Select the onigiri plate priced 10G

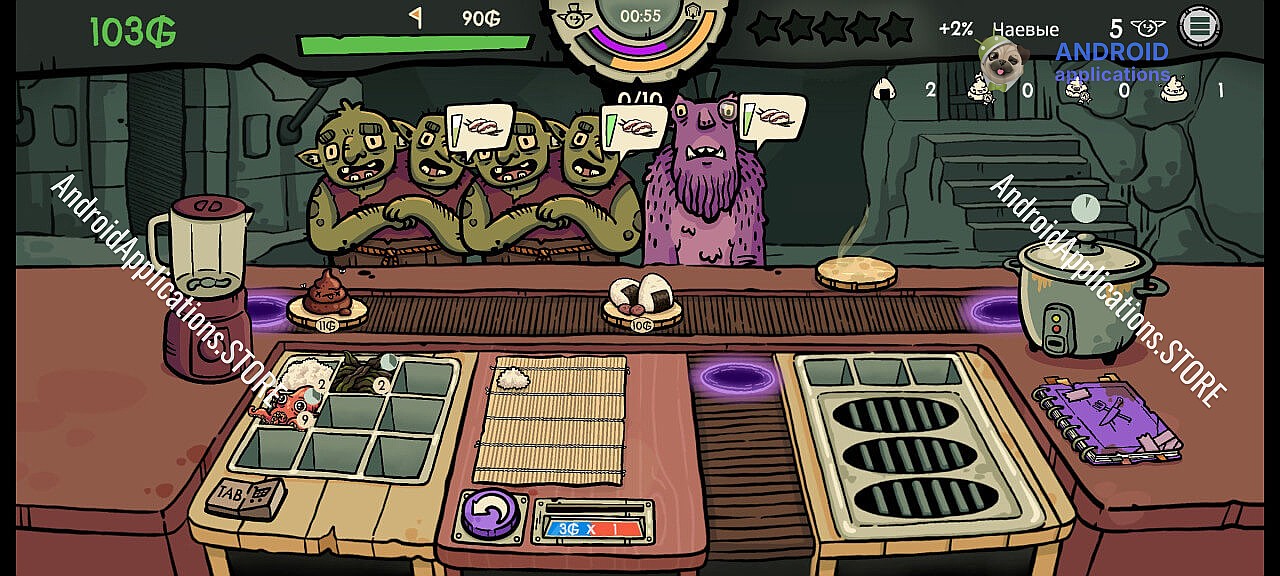point(641,300)
